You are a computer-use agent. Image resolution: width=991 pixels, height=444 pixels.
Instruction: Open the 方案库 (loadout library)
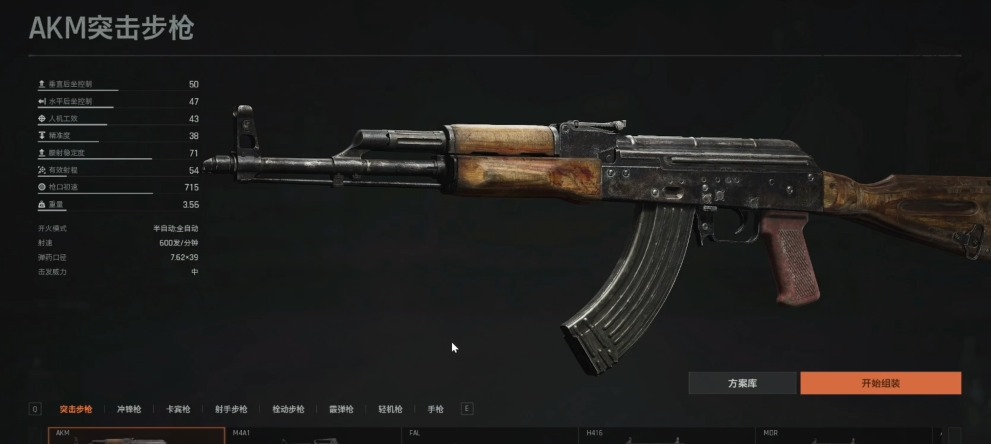pos(742,383)
